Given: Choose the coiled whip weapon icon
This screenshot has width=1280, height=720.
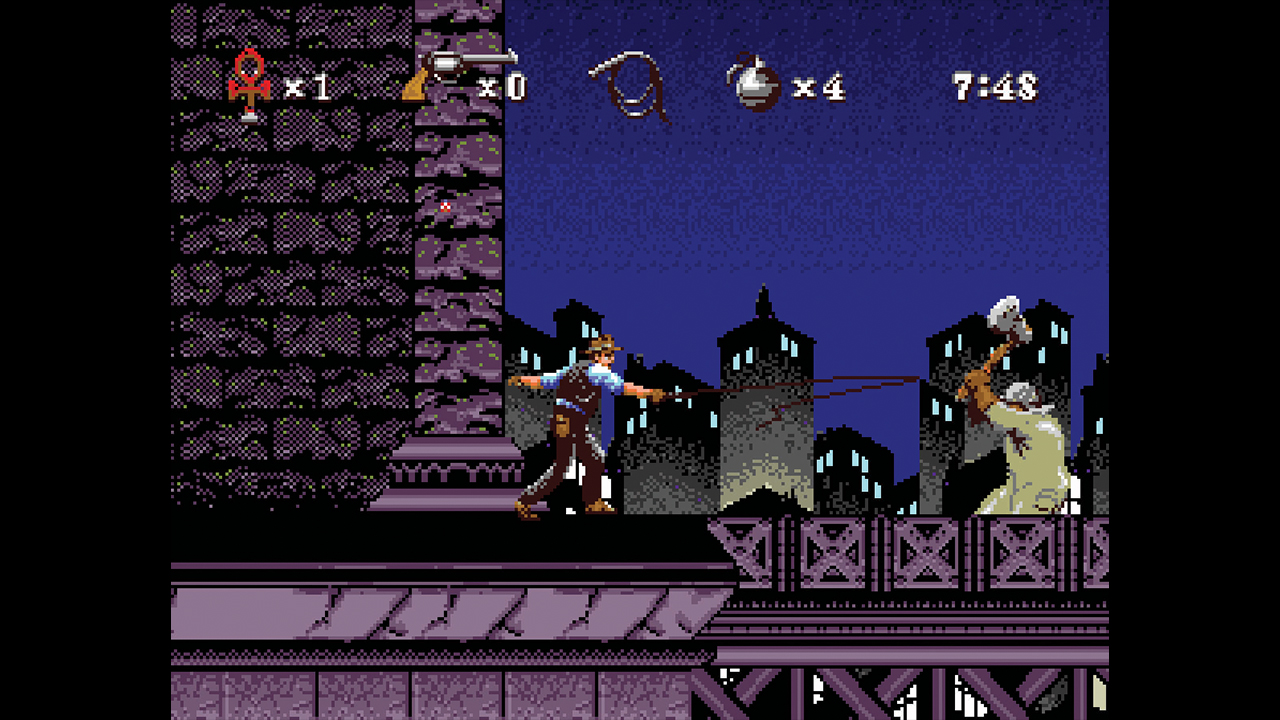Looking at the screenshot, I should click(629, 83).
